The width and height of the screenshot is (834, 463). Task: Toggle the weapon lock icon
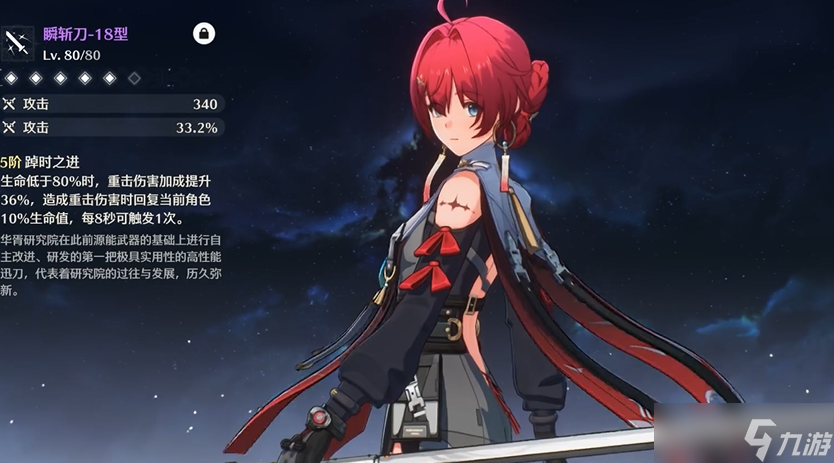(x=204, y=35)
